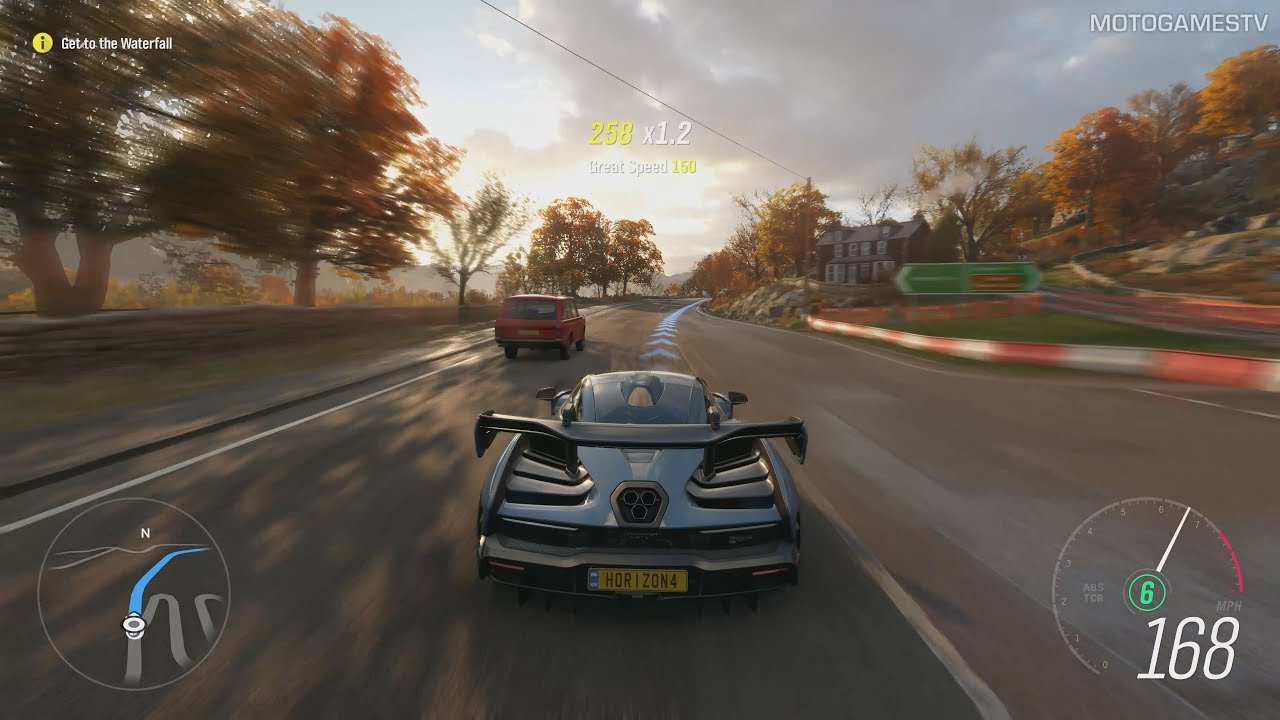Open the circular minimap
1280x720 pixels.
click(134, 594)
